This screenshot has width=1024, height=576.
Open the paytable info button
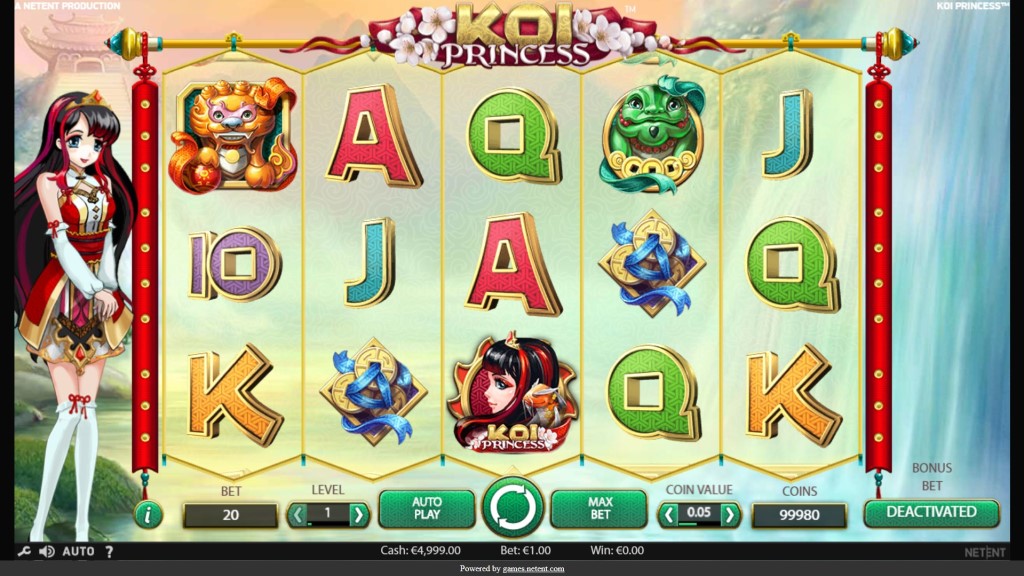coord(148,514)
